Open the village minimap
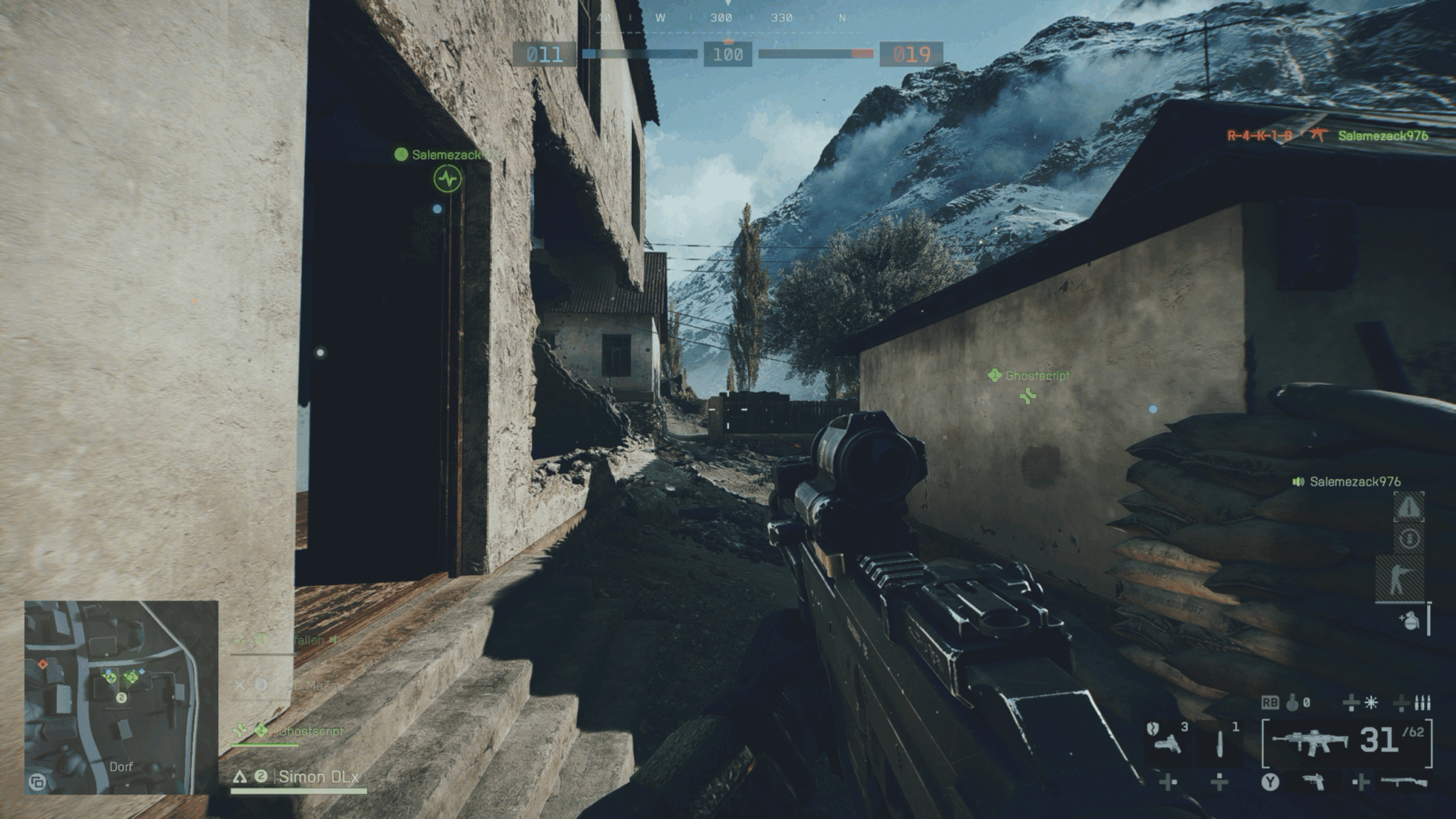Viewport: 1456px width, 819px height. (121, 697)
